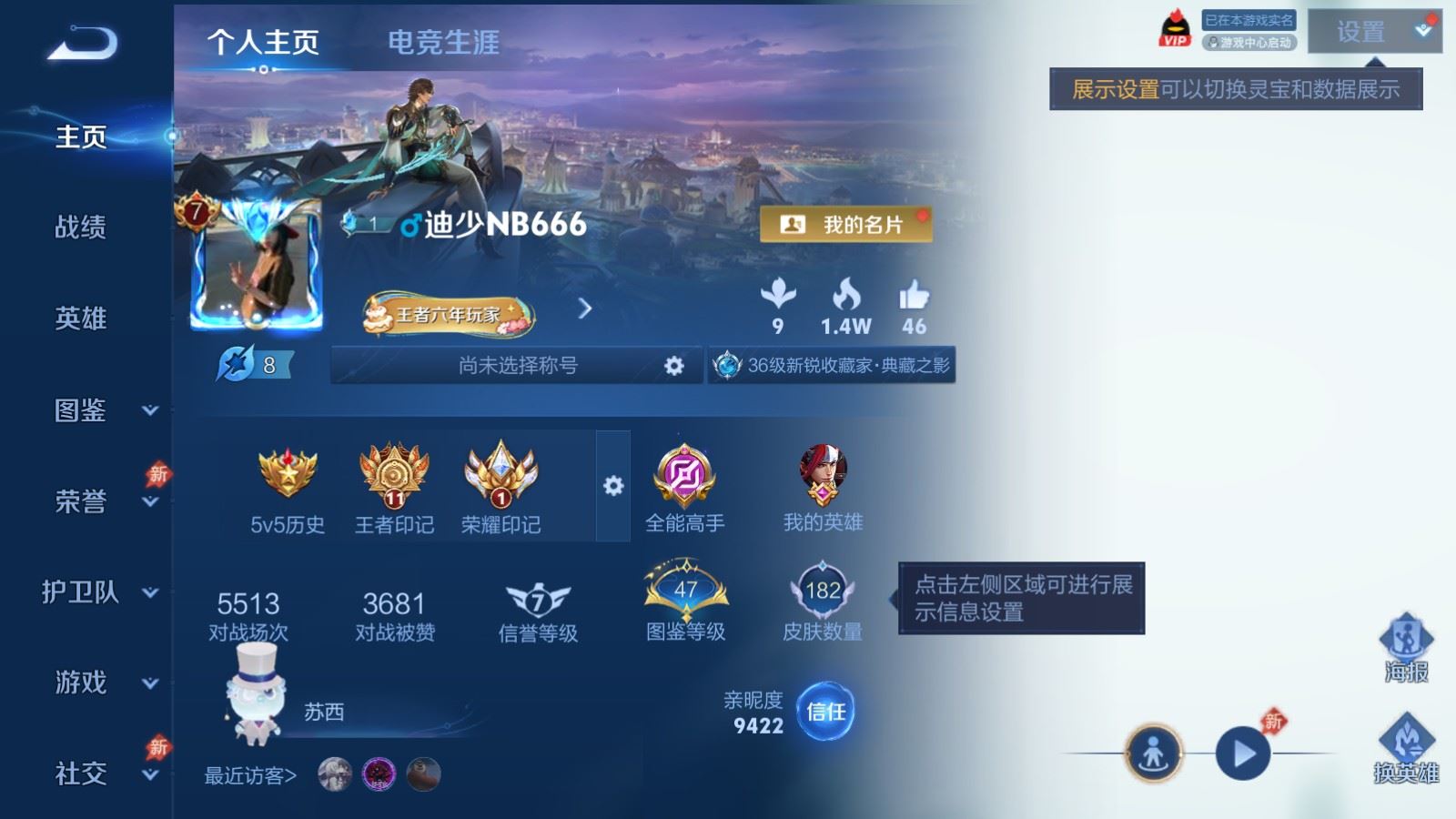Switch to the 电竞生涯 tab

443,43
